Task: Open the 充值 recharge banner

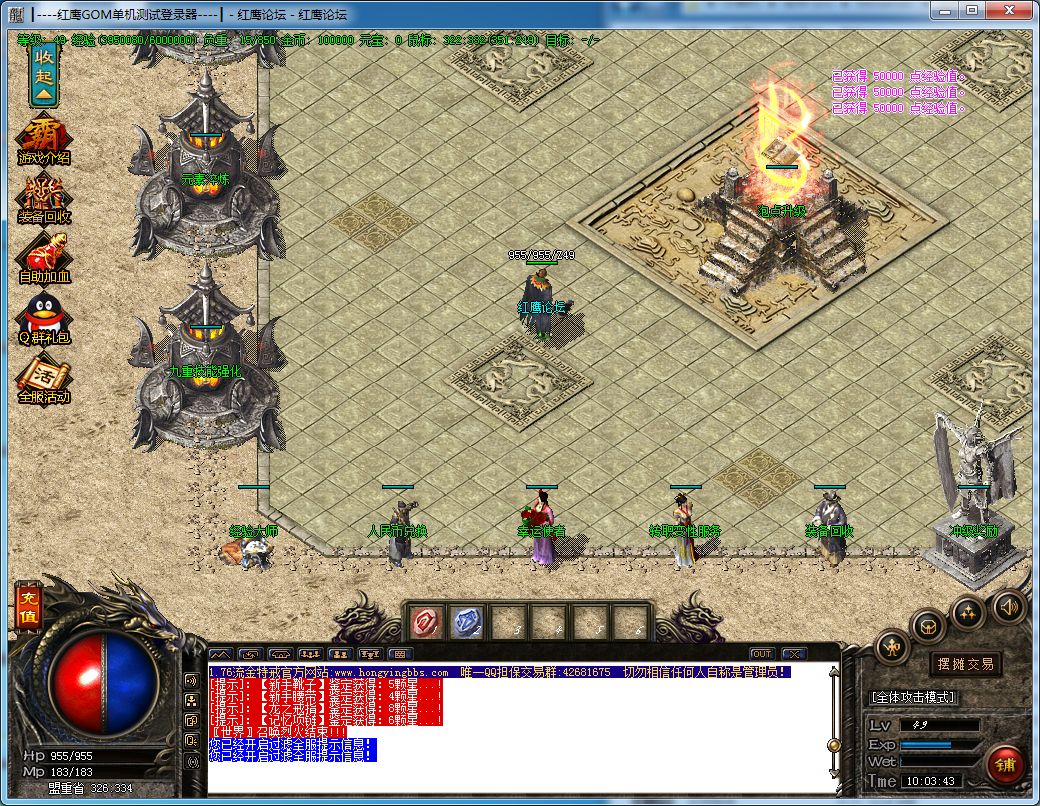Action: coord(27,606)
